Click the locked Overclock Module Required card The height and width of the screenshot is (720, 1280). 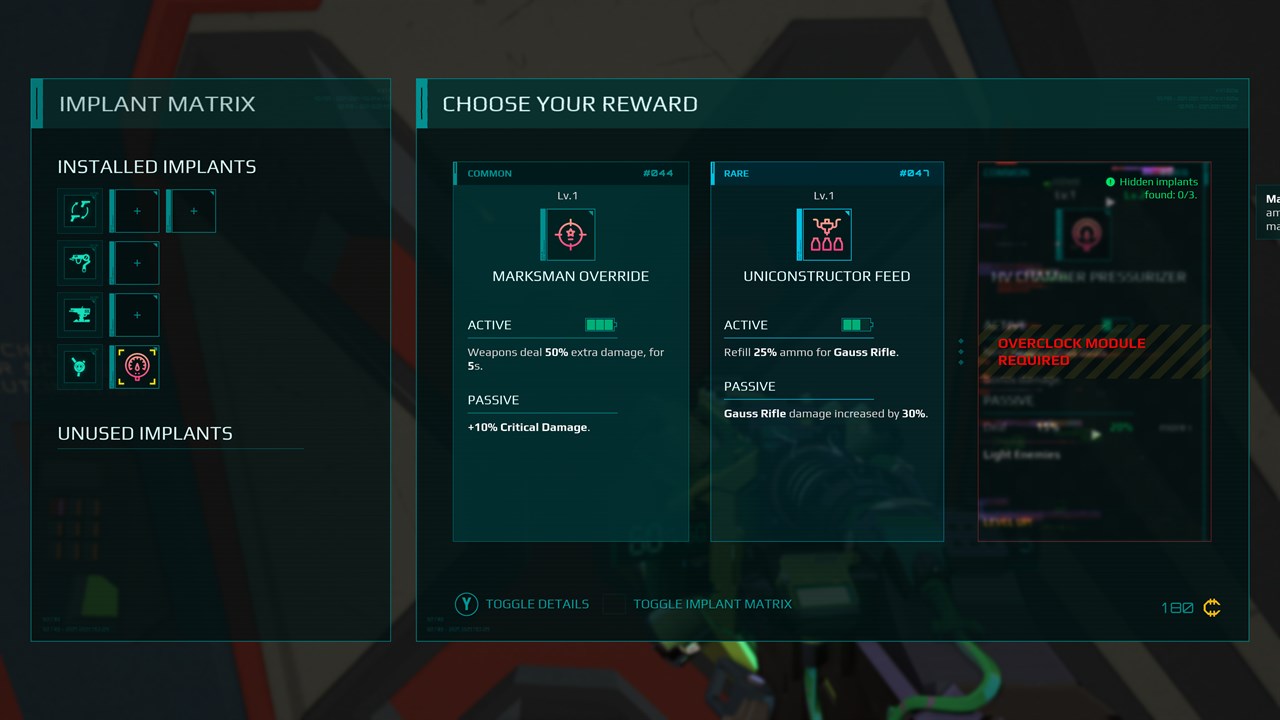[x=1094, y=351]
